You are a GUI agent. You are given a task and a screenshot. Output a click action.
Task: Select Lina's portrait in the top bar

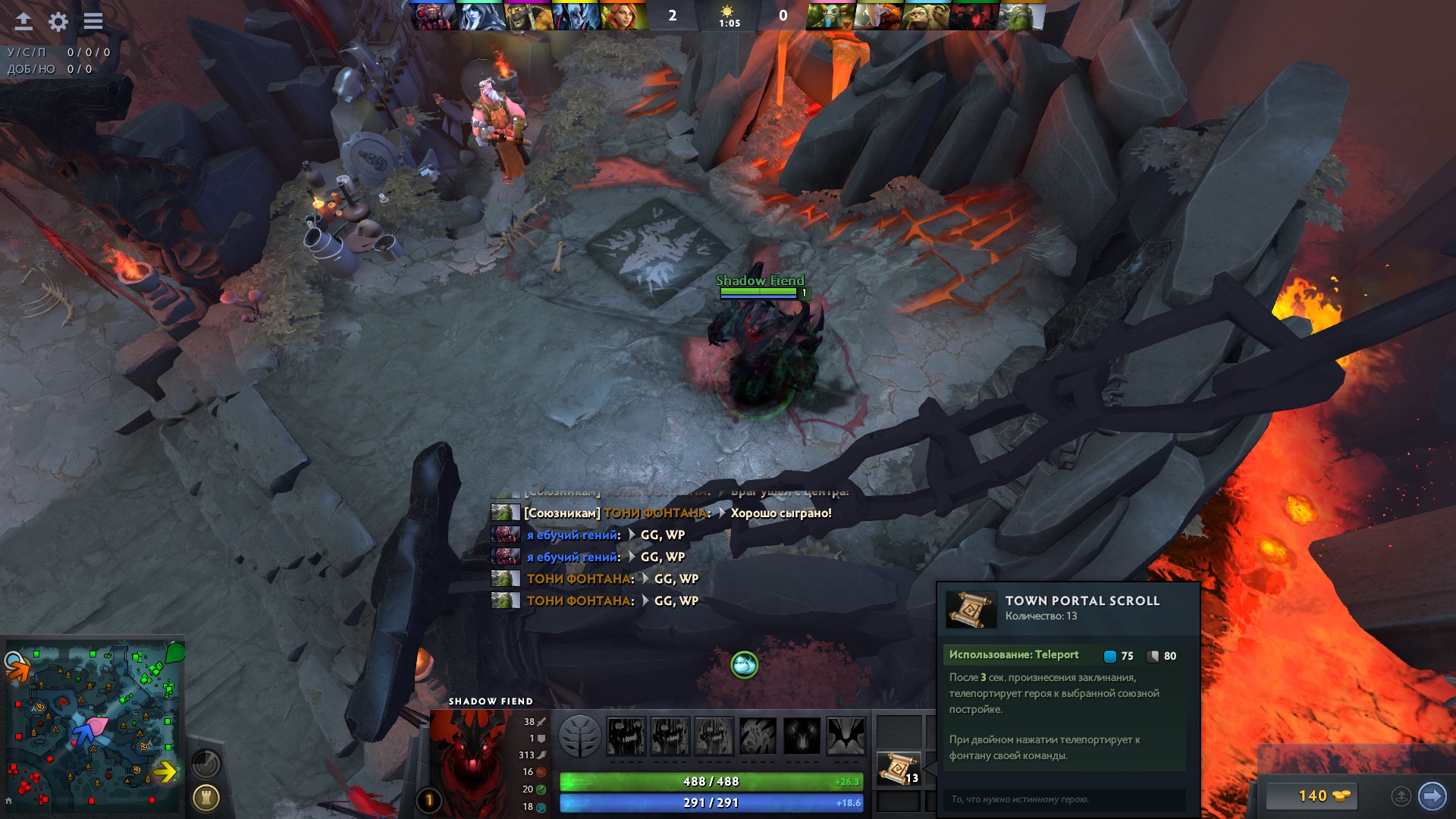623,16
